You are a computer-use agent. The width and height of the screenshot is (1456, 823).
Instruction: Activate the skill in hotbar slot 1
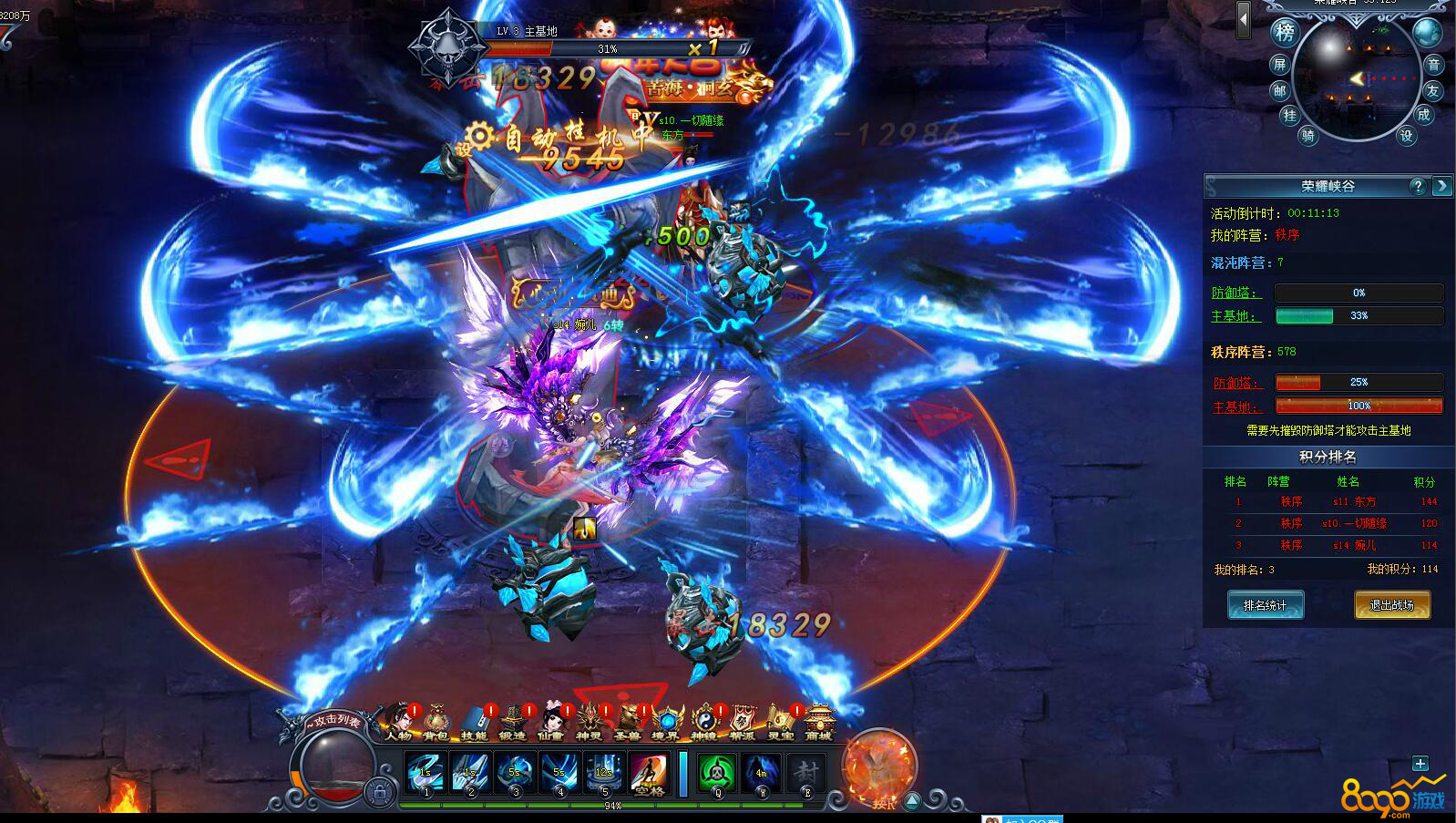426,774
